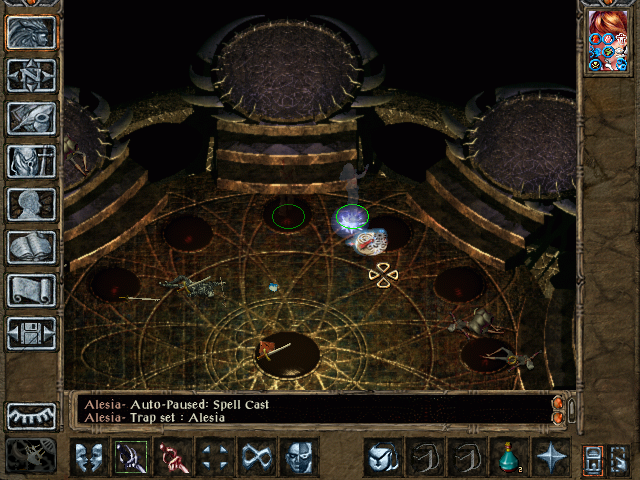Activate the twin masks talk button

[x=88, y=457]
